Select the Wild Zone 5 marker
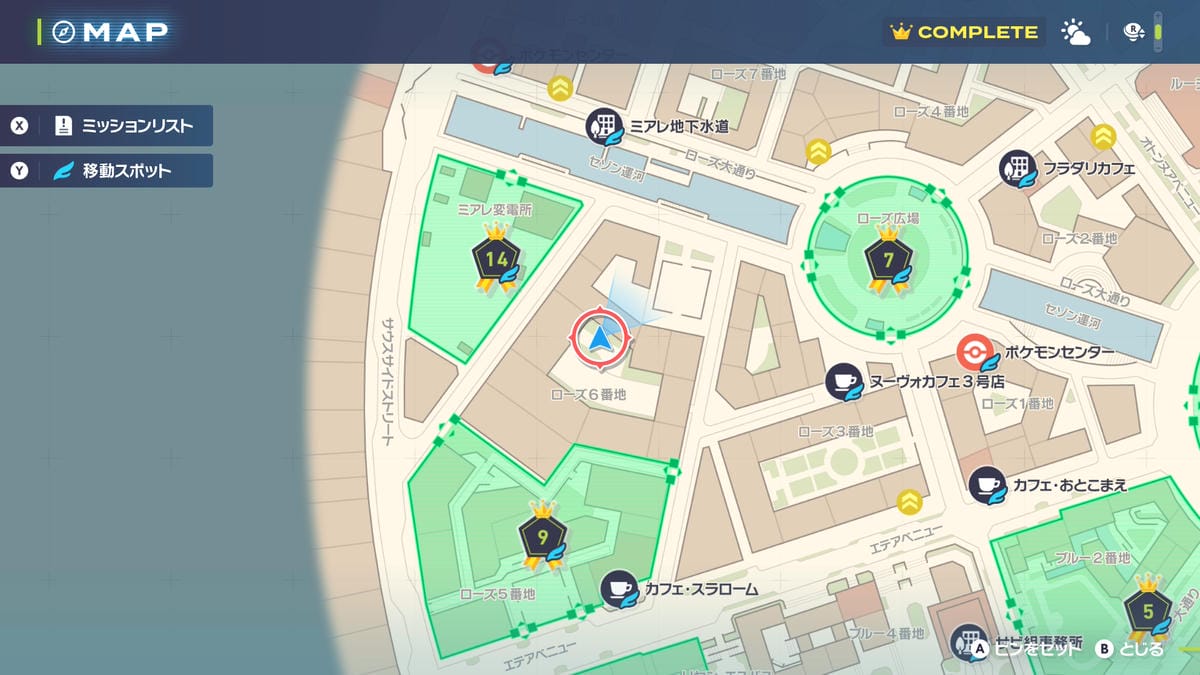Viewport: 1200px width, 675px height. coord(1148,610)
